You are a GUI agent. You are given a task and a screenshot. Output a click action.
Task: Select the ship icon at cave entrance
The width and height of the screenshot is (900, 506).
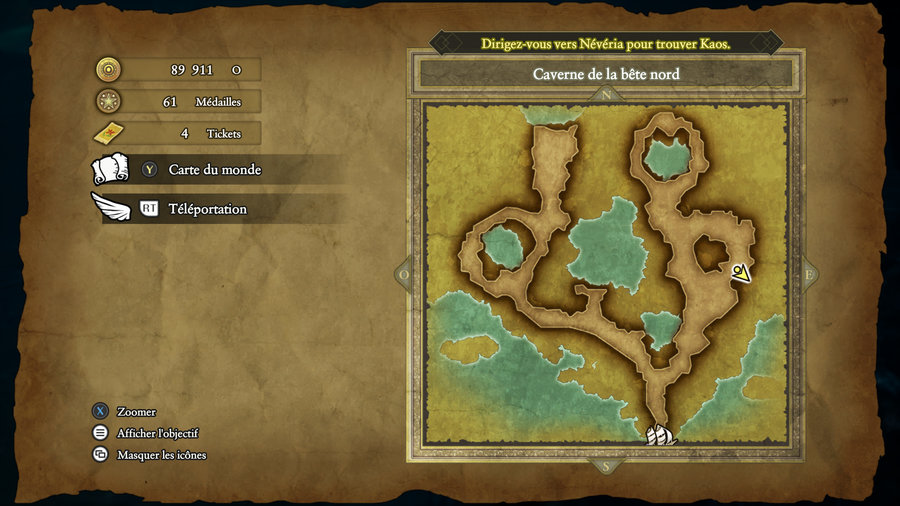[660, 435]
